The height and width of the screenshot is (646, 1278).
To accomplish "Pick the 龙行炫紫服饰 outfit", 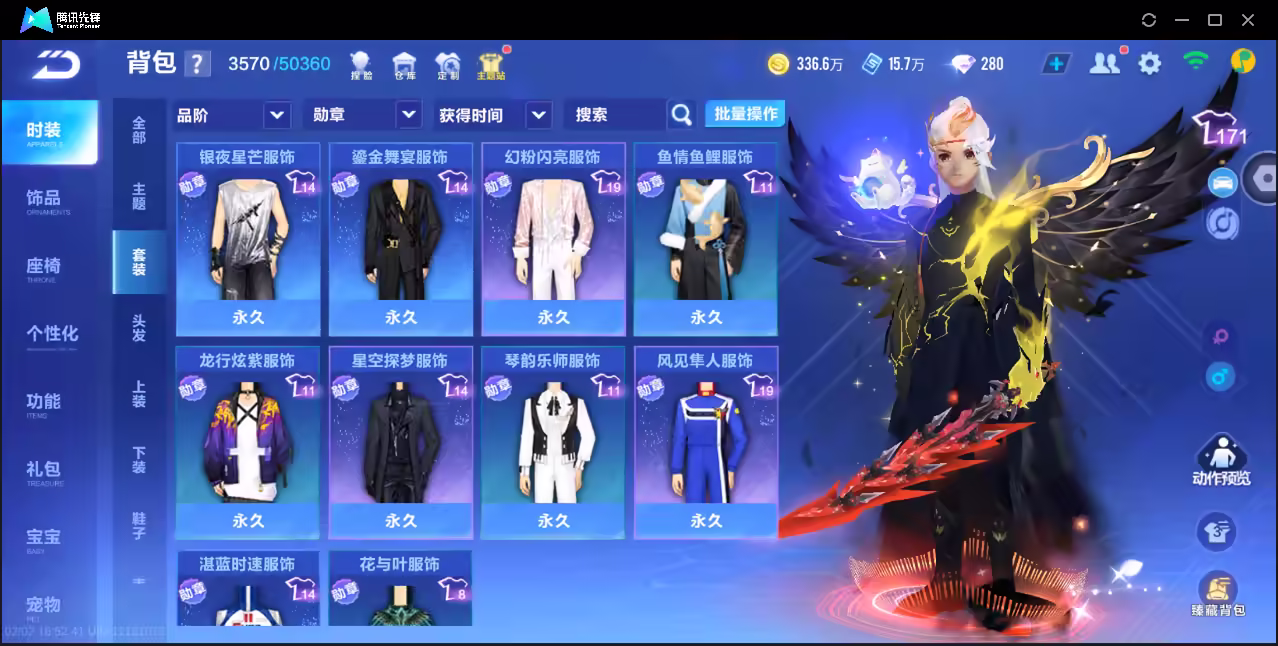I will [x=248, y=440].
